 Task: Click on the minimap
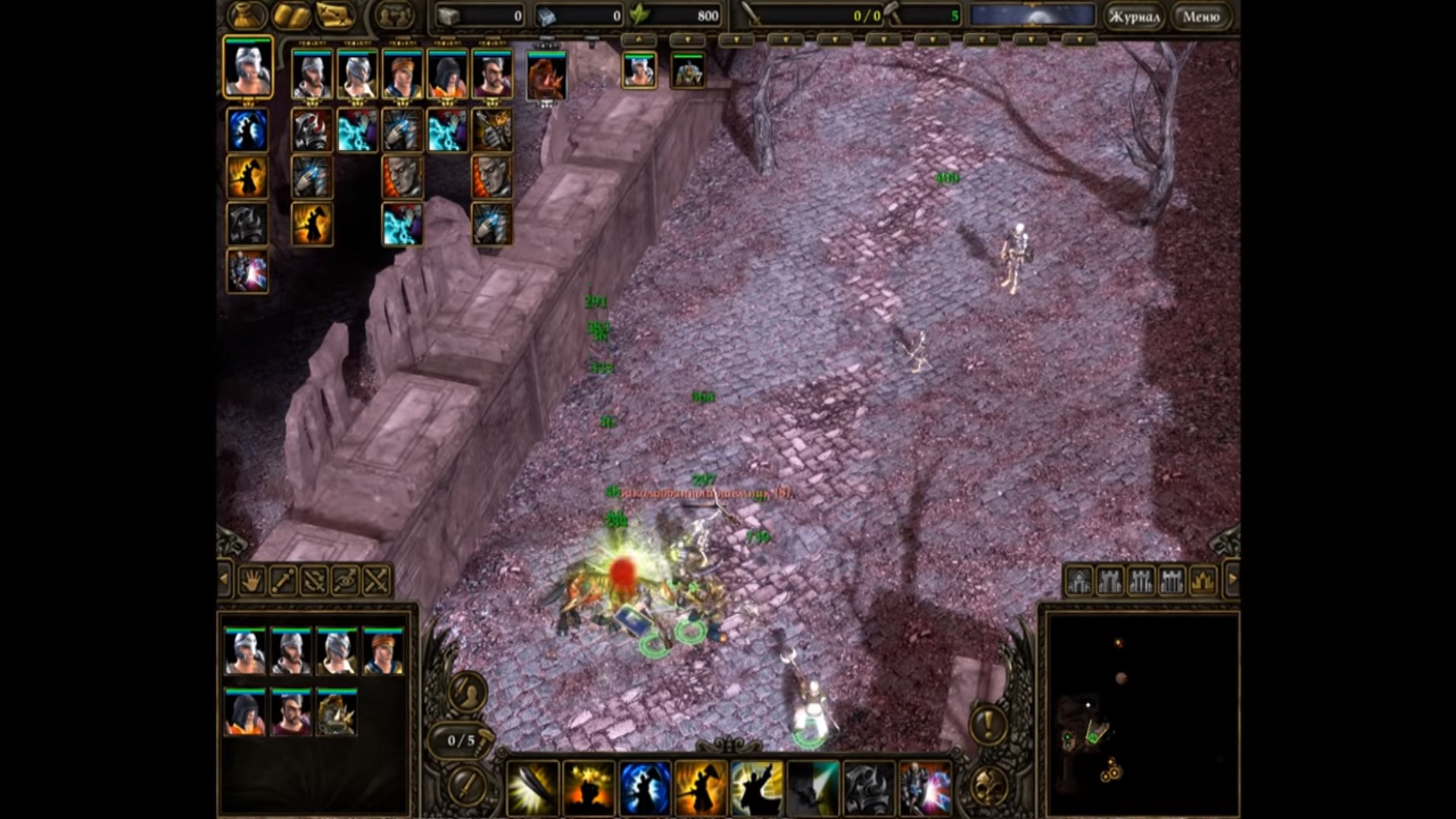(1141, 713)
